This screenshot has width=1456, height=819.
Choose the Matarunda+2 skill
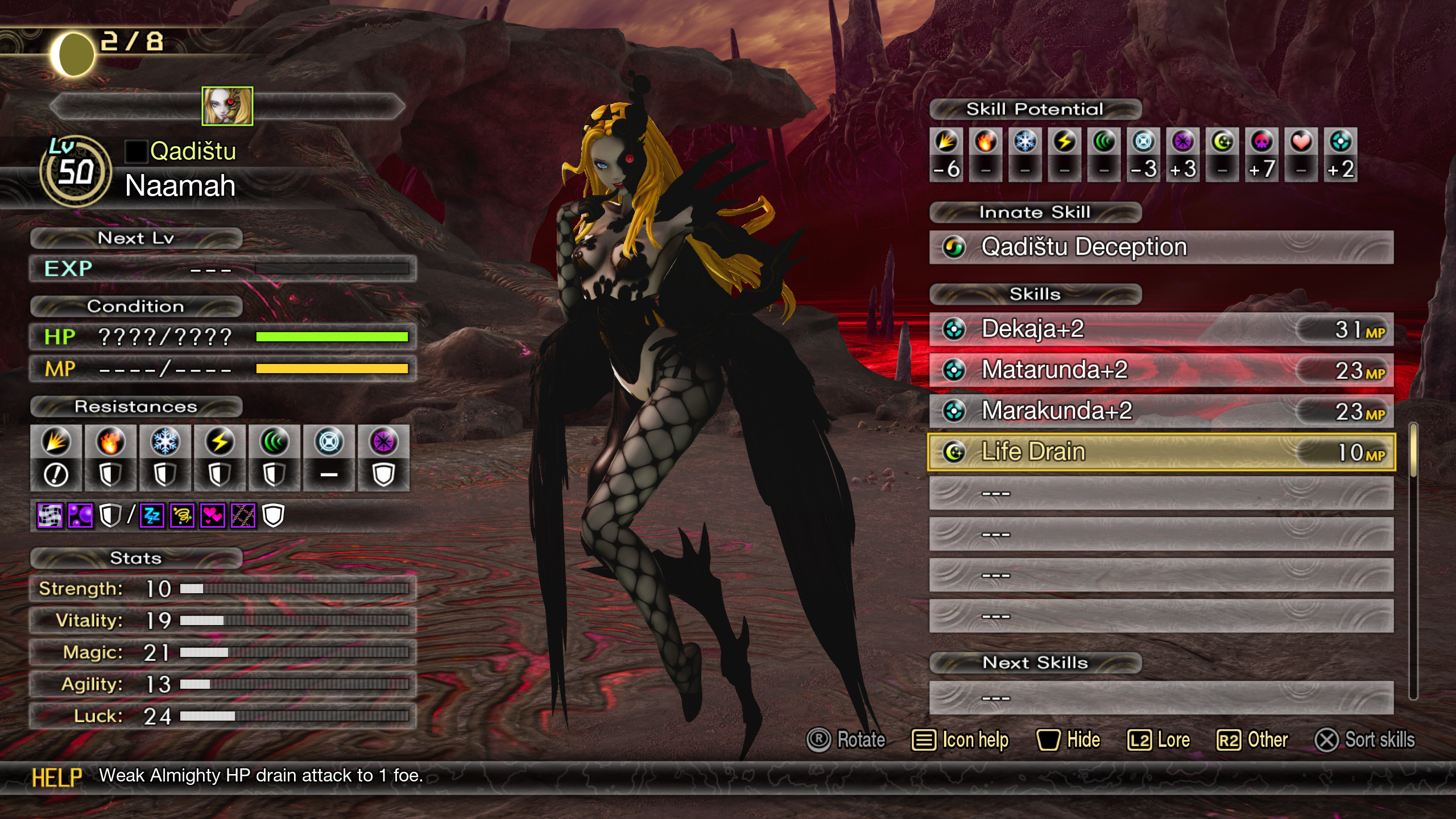tap(1160, 370)
